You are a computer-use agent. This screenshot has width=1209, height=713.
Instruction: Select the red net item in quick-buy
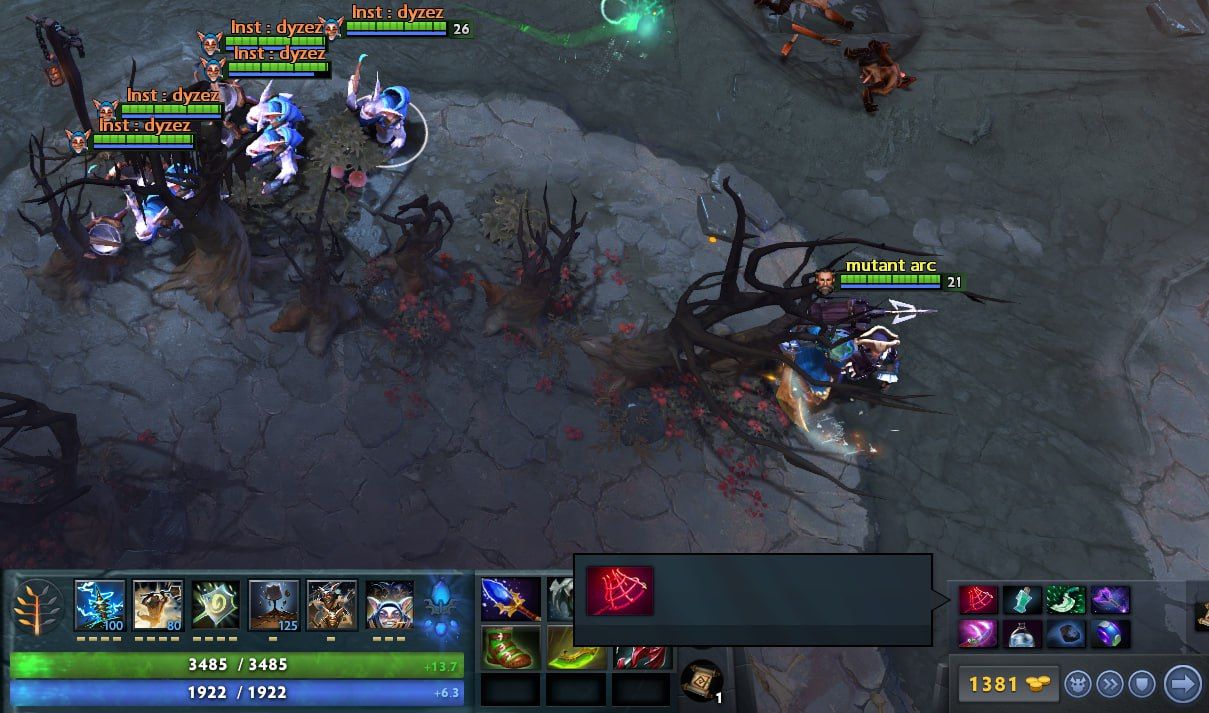click(978, 600)
